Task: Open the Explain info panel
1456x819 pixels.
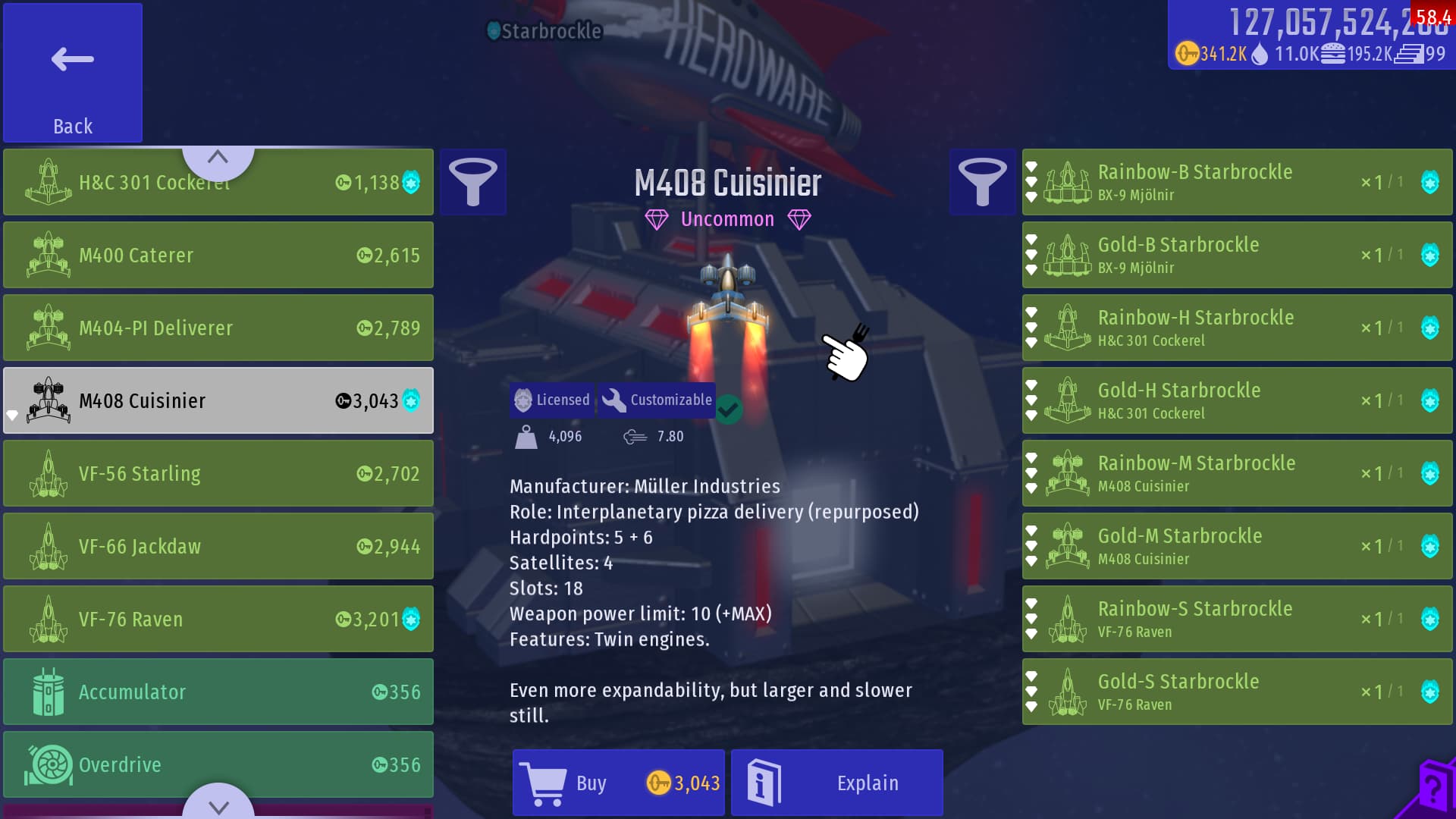Action: click(x=836, y=783)
